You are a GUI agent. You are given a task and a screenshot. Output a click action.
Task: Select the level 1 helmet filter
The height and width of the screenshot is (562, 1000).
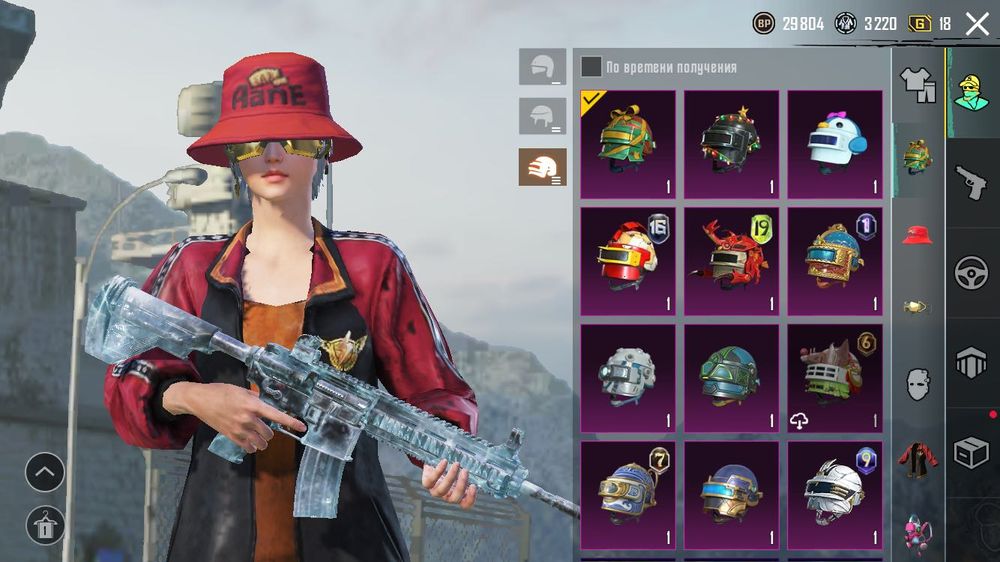pos(542,67)
